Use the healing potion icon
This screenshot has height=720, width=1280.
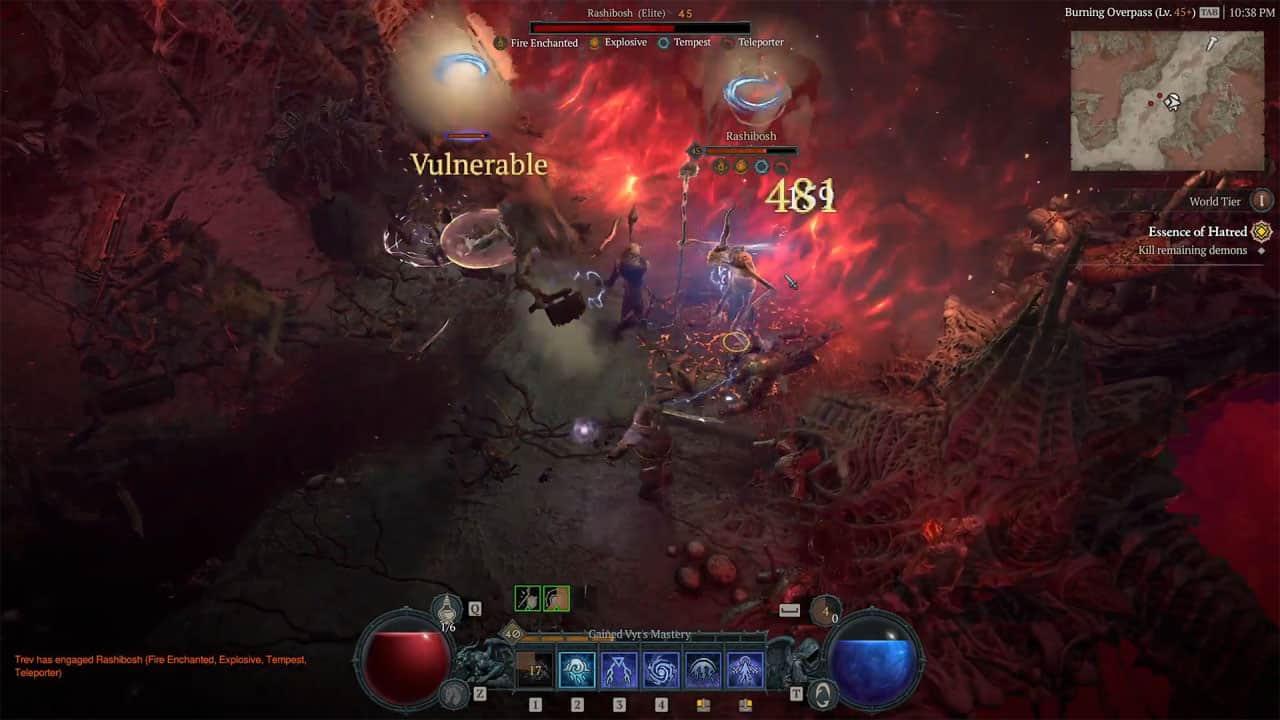click(x=448, y=609)
